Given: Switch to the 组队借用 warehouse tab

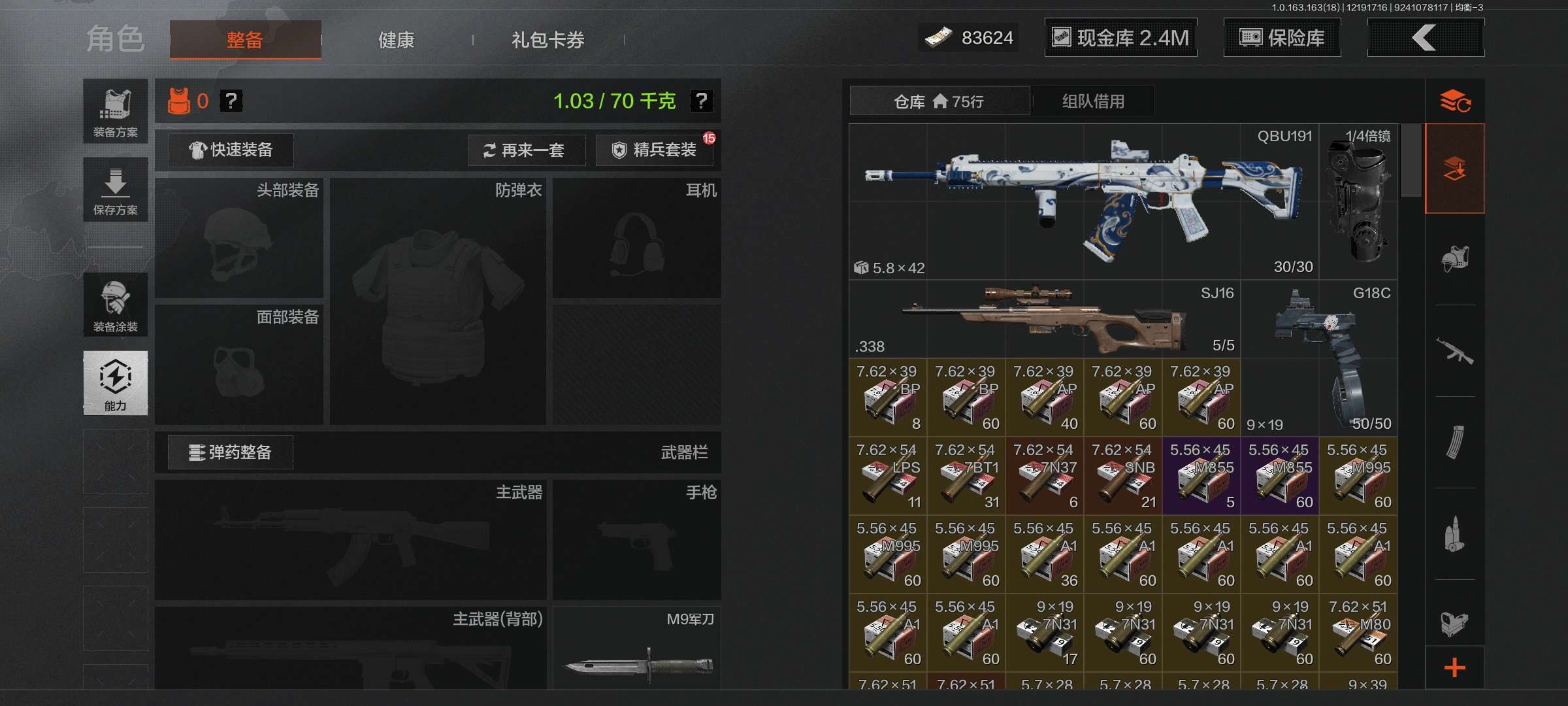Looking at the screenshot, I should pyautogui.click(x=1093, y=101).
